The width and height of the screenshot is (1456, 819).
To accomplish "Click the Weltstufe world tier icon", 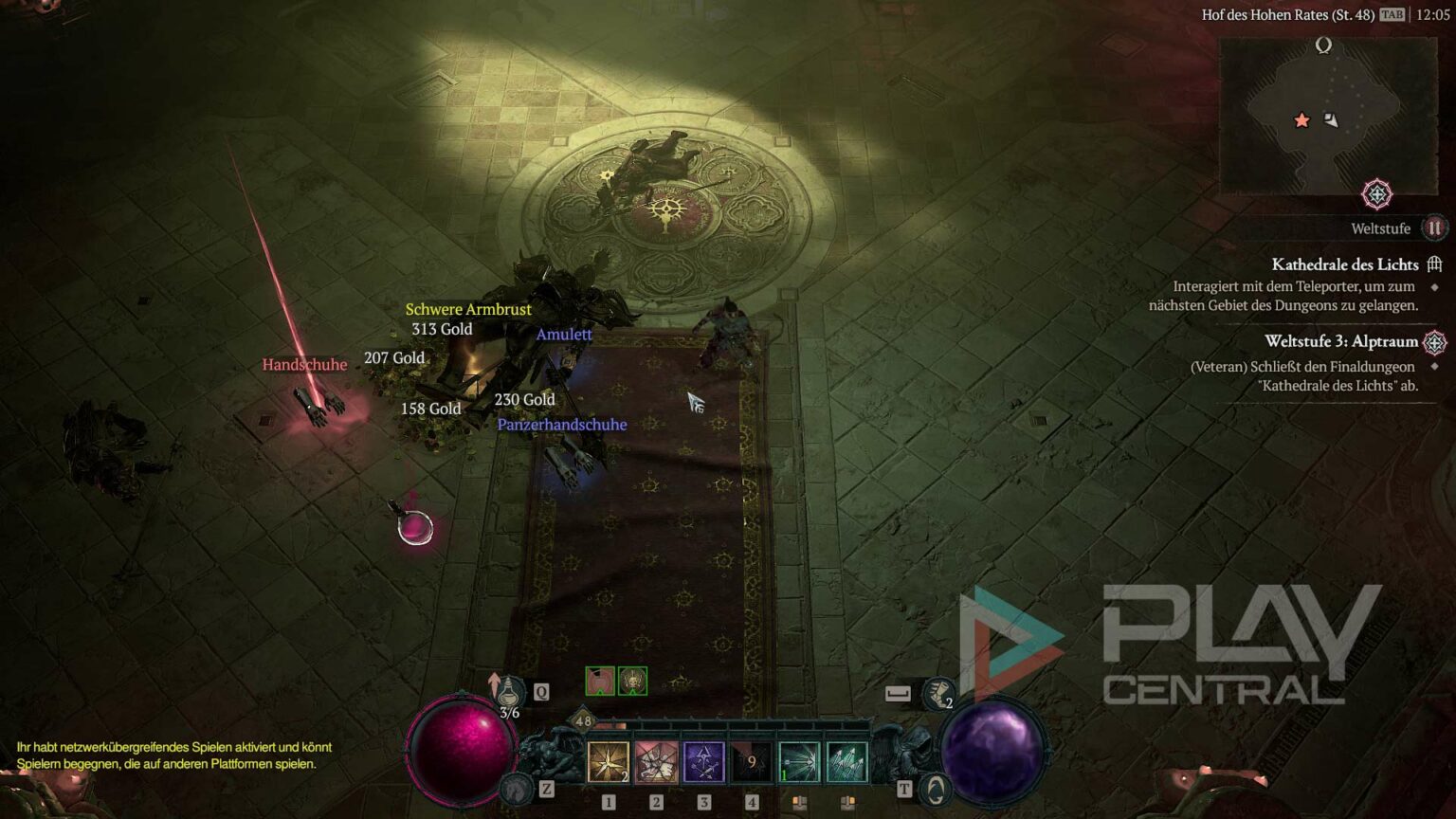I will (1433, 228).
